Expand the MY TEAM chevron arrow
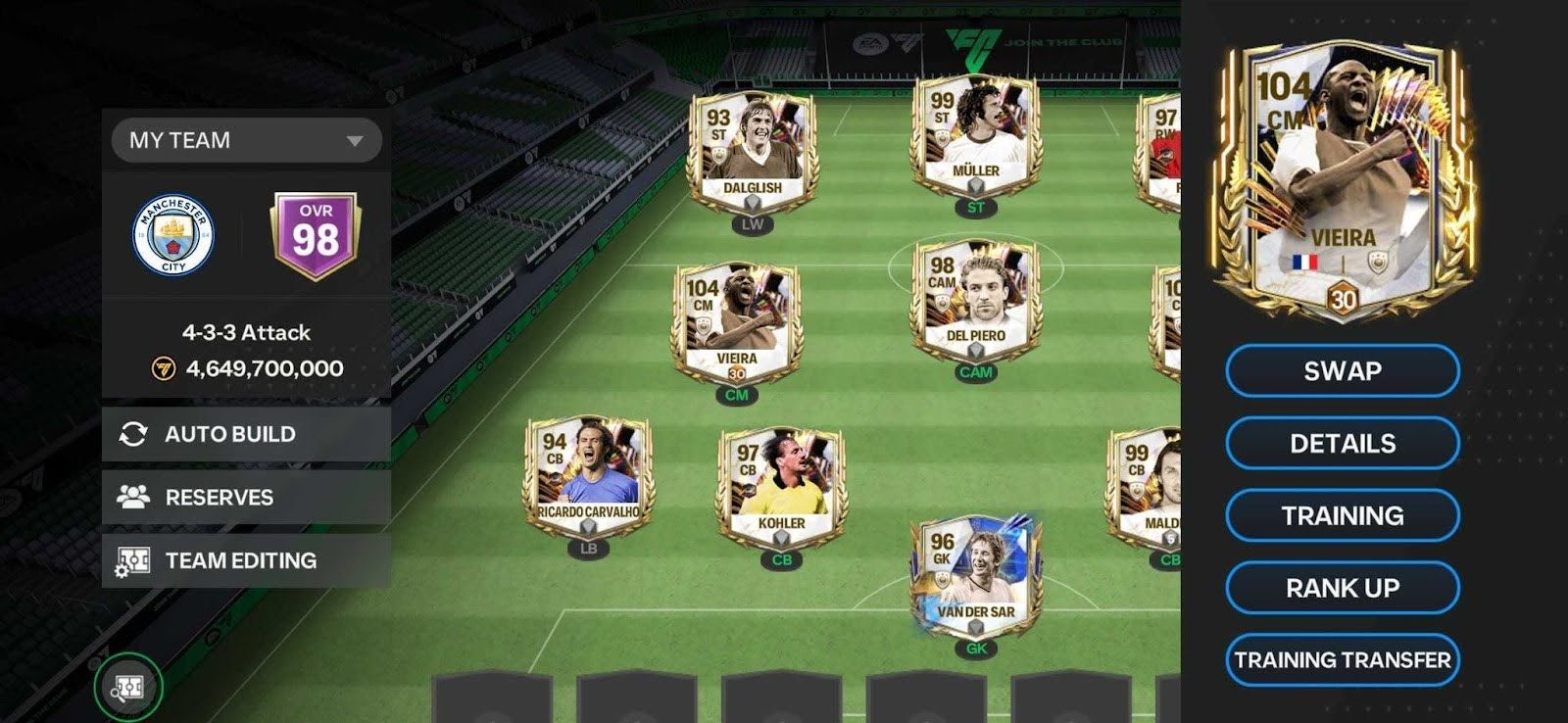1568x723 pixels. pyautogui.click(x=356, y=140)
